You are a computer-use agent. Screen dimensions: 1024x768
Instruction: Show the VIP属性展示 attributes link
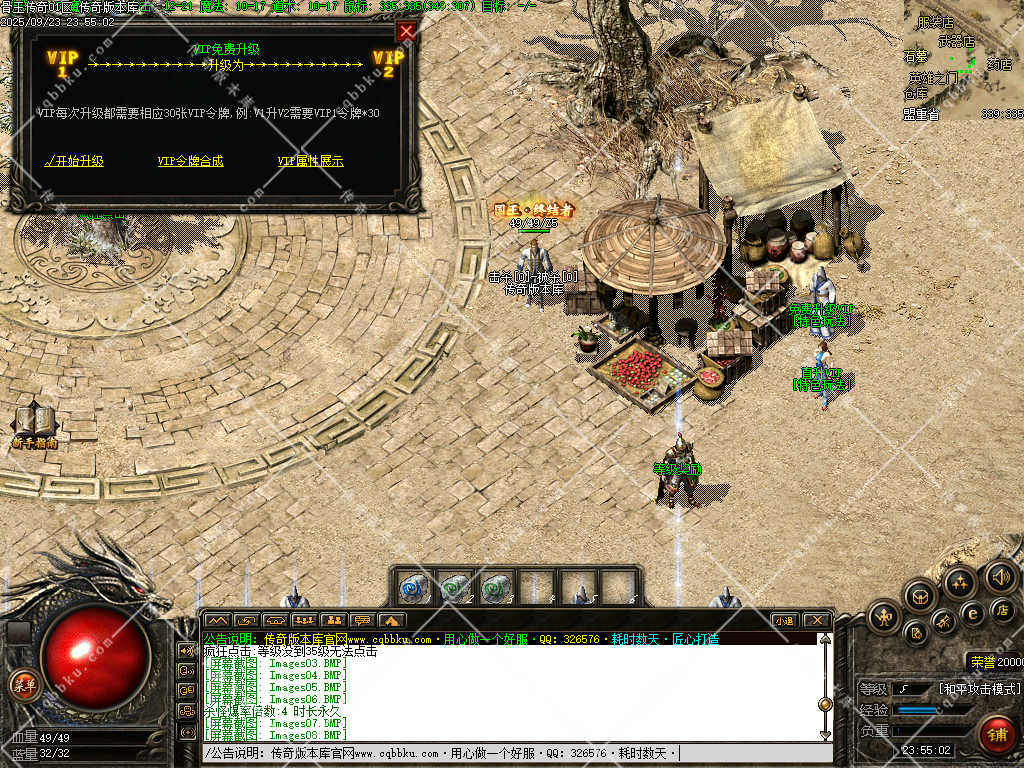coord(311,161)
